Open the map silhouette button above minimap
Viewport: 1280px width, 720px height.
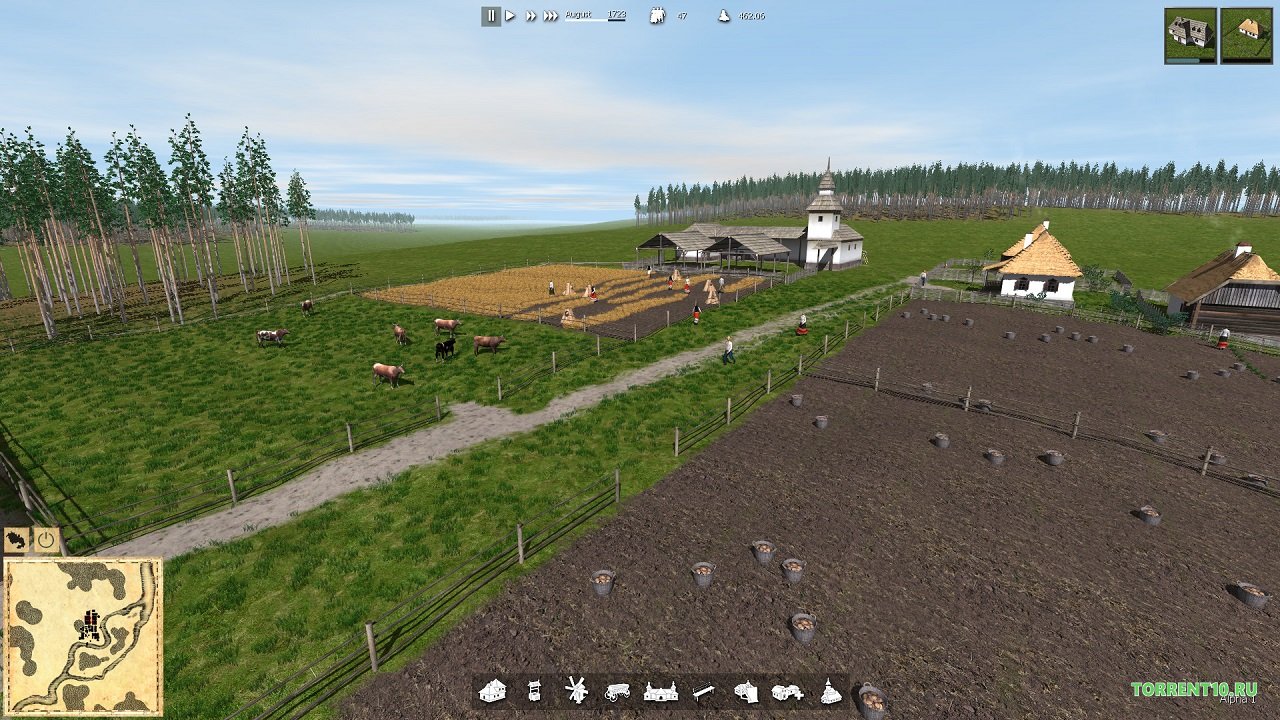(x=17, y=541)
